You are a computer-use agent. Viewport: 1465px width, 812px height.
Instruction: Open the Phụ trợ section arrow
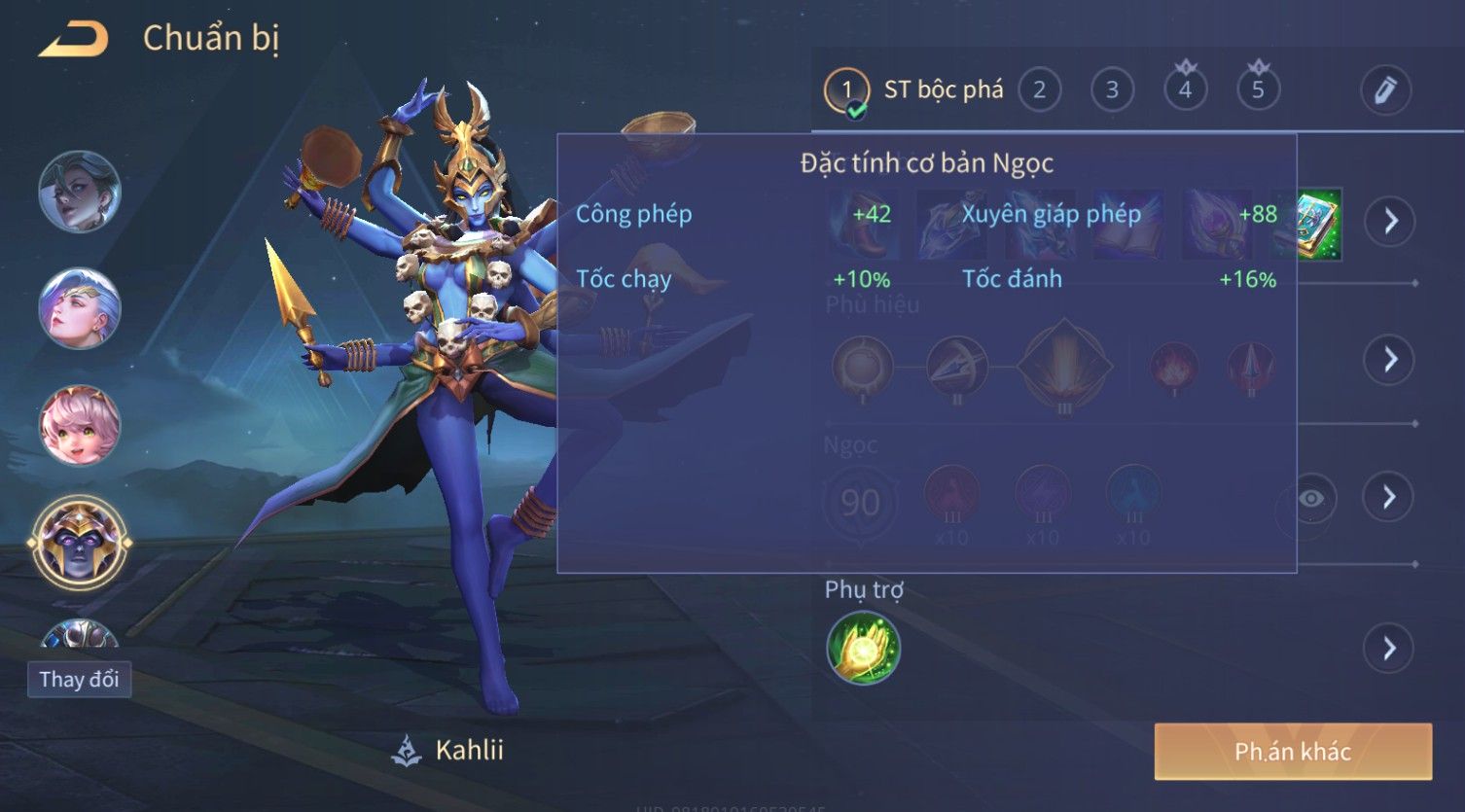tap(1390, 648)
